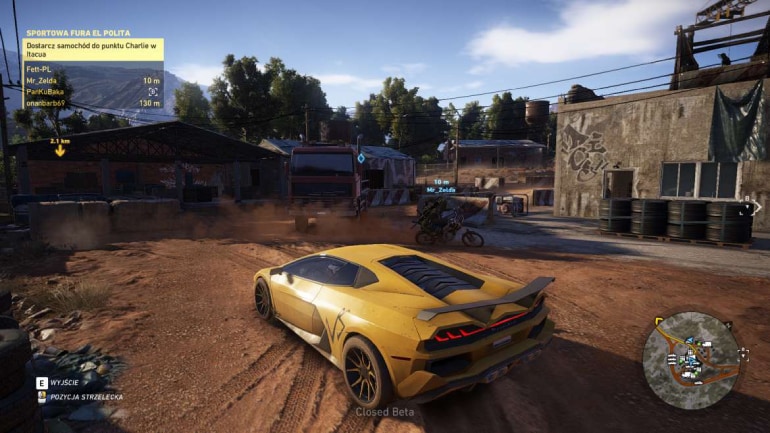
Task: Select Fett-PL in the squad list
Action: pos(41,69)
